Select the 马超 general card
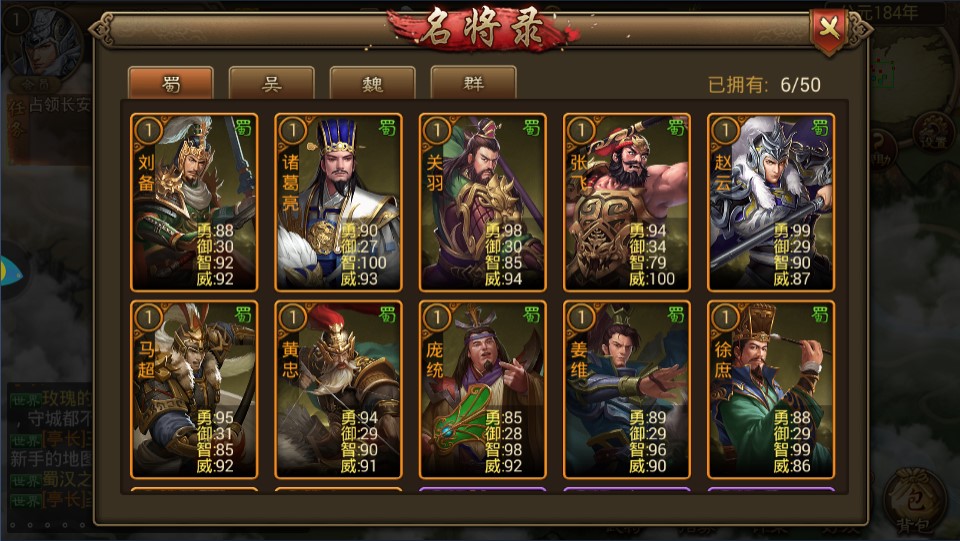Image resolution: width=960 pixels, height=541 pixels. pos(194,390)
